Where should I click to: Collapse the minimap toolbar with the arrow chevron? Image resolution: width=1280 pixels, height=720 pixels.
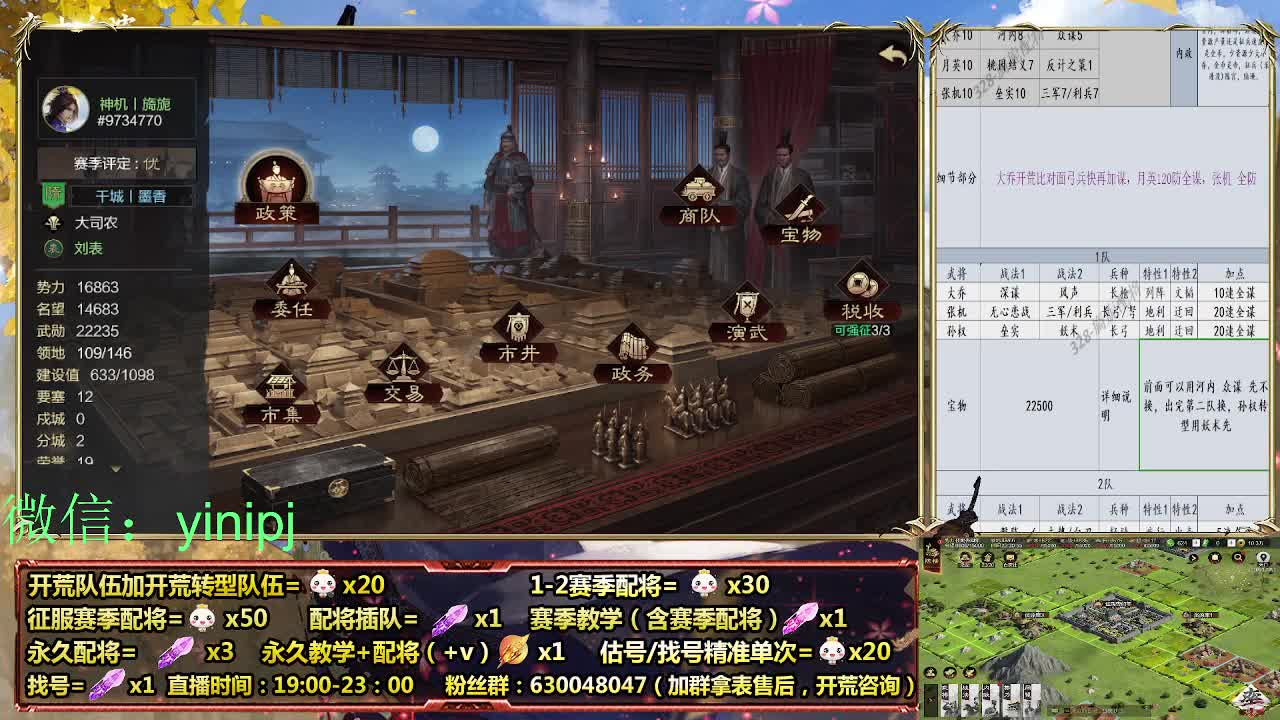[x=1193, y=557]
